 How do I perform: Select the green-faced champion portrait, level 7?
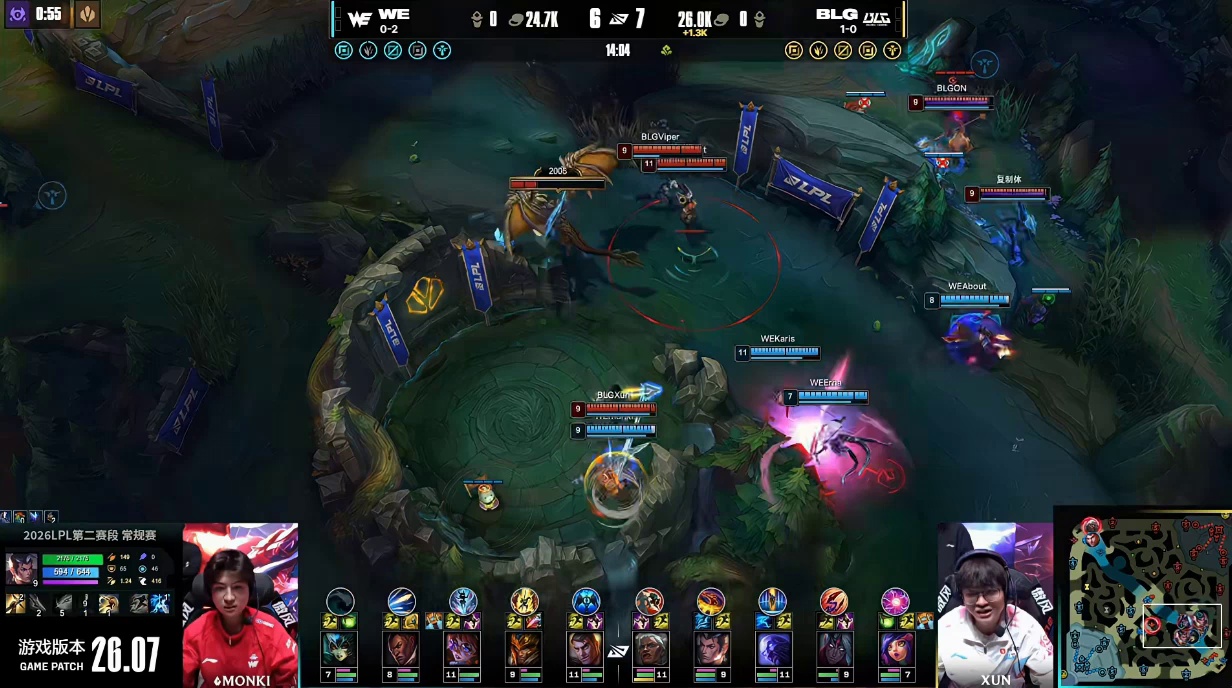point(340,649)
